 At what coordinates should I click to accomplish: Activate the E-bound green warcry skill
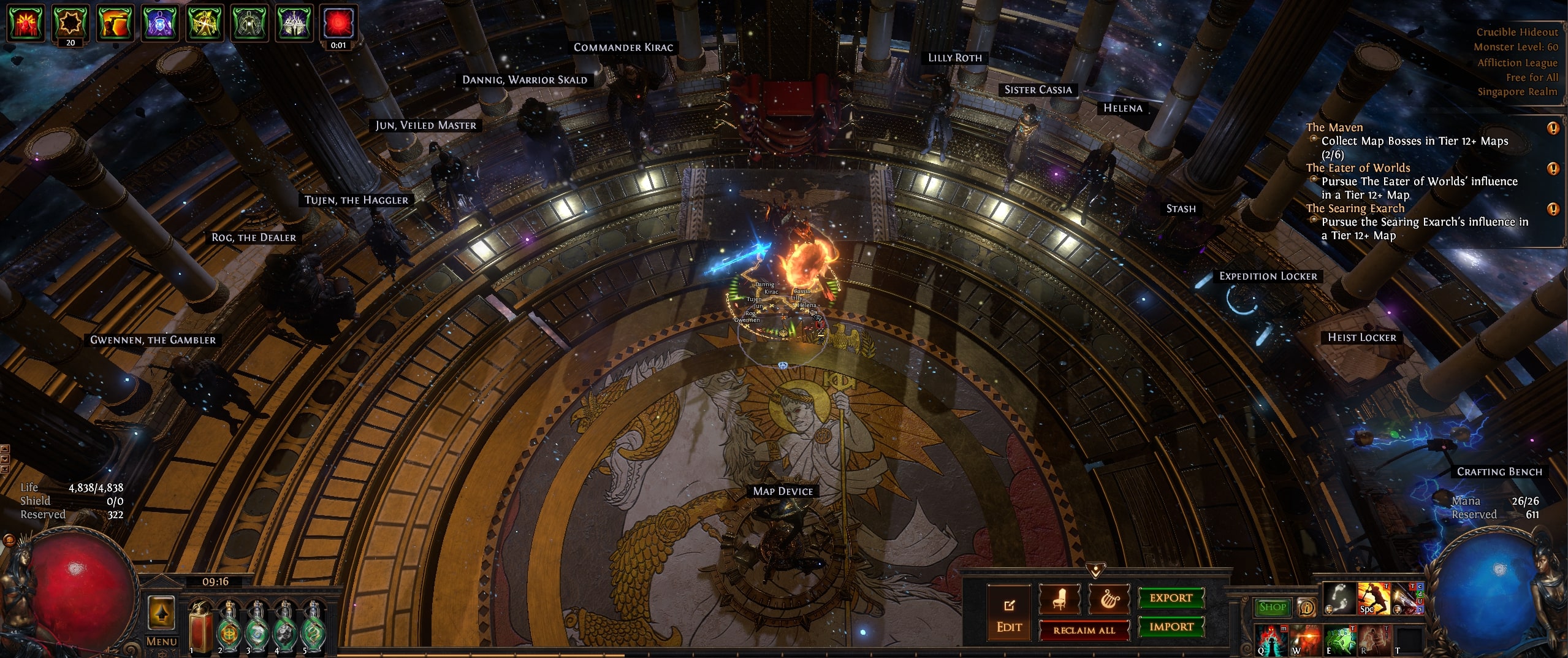[1339, 640]
